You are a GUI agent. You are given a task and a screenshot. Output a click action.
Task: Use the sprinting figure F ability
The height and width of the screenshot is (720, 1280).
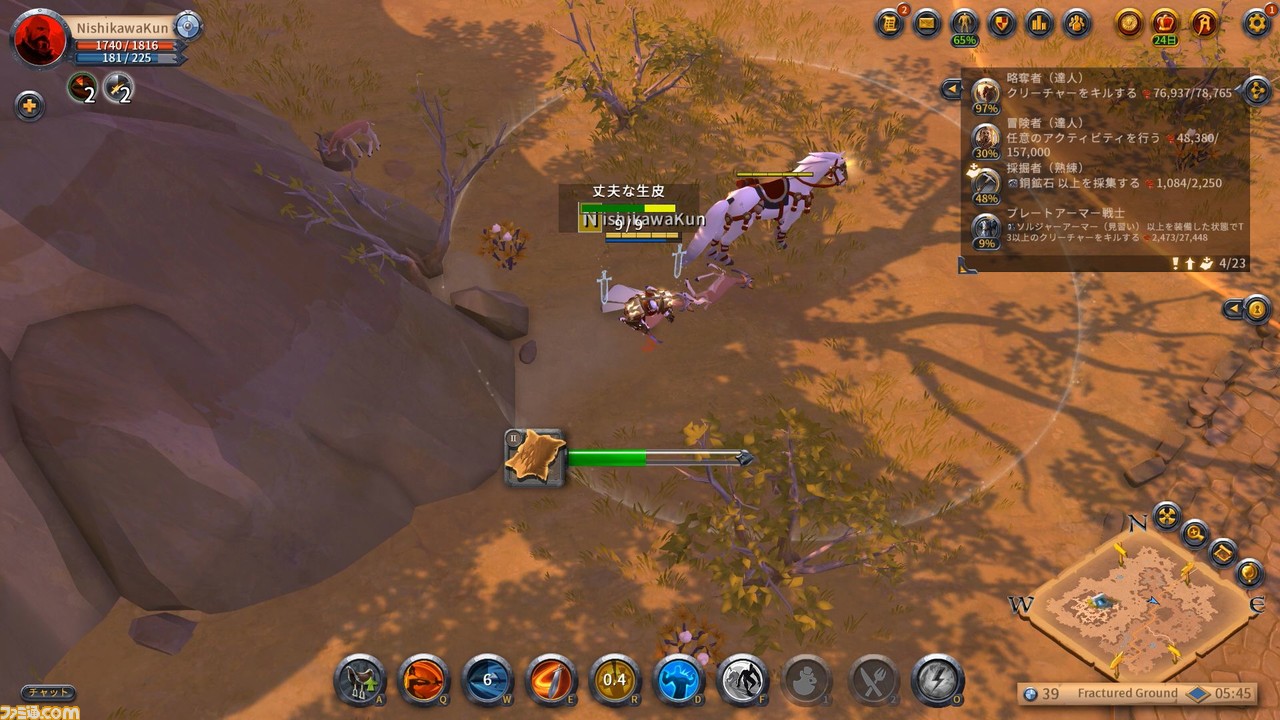pos(743,681)
